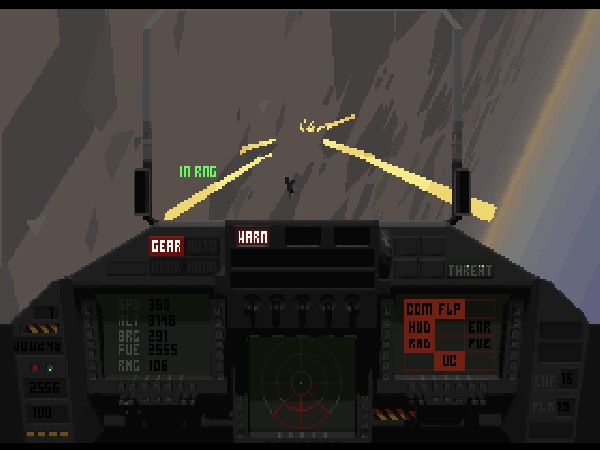This screenshot has height=450, width=600.
Task: Select the WARN master caution light
Action: click(x=250, y=238)
